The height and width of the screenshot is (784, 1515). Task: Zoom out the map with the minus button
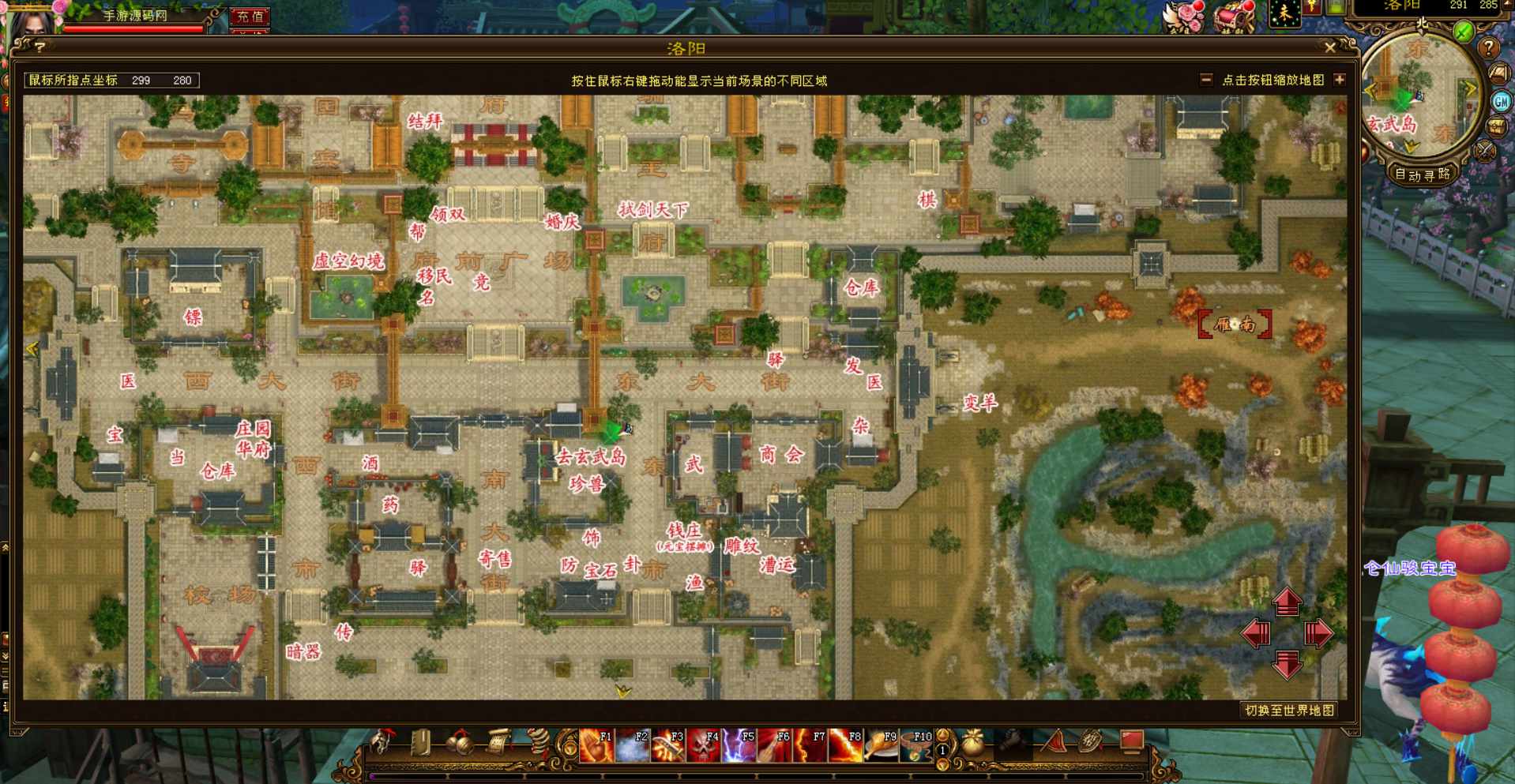1206,80
